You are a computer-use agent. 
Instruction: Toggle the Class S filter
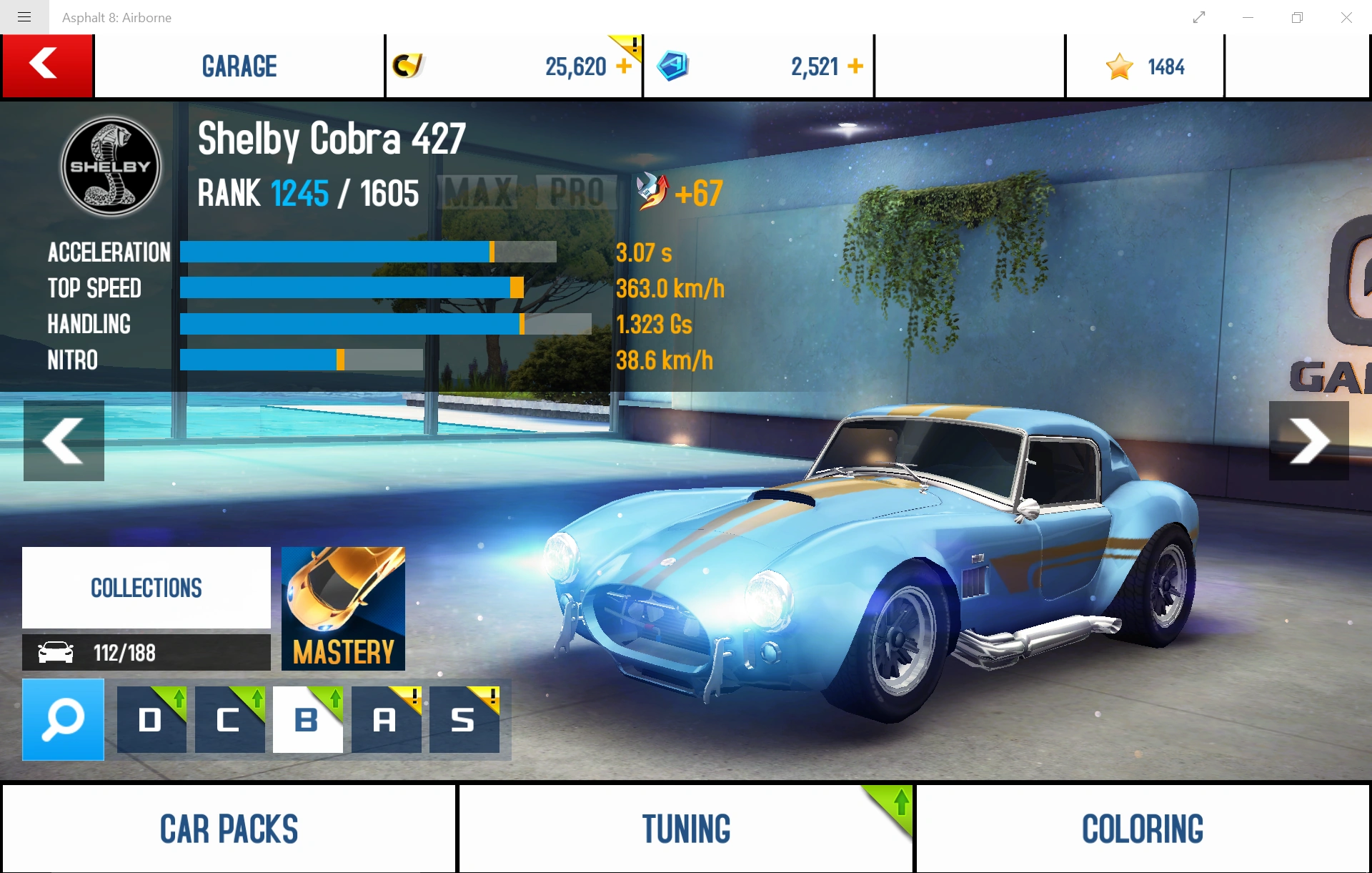(x=464, y=720)
